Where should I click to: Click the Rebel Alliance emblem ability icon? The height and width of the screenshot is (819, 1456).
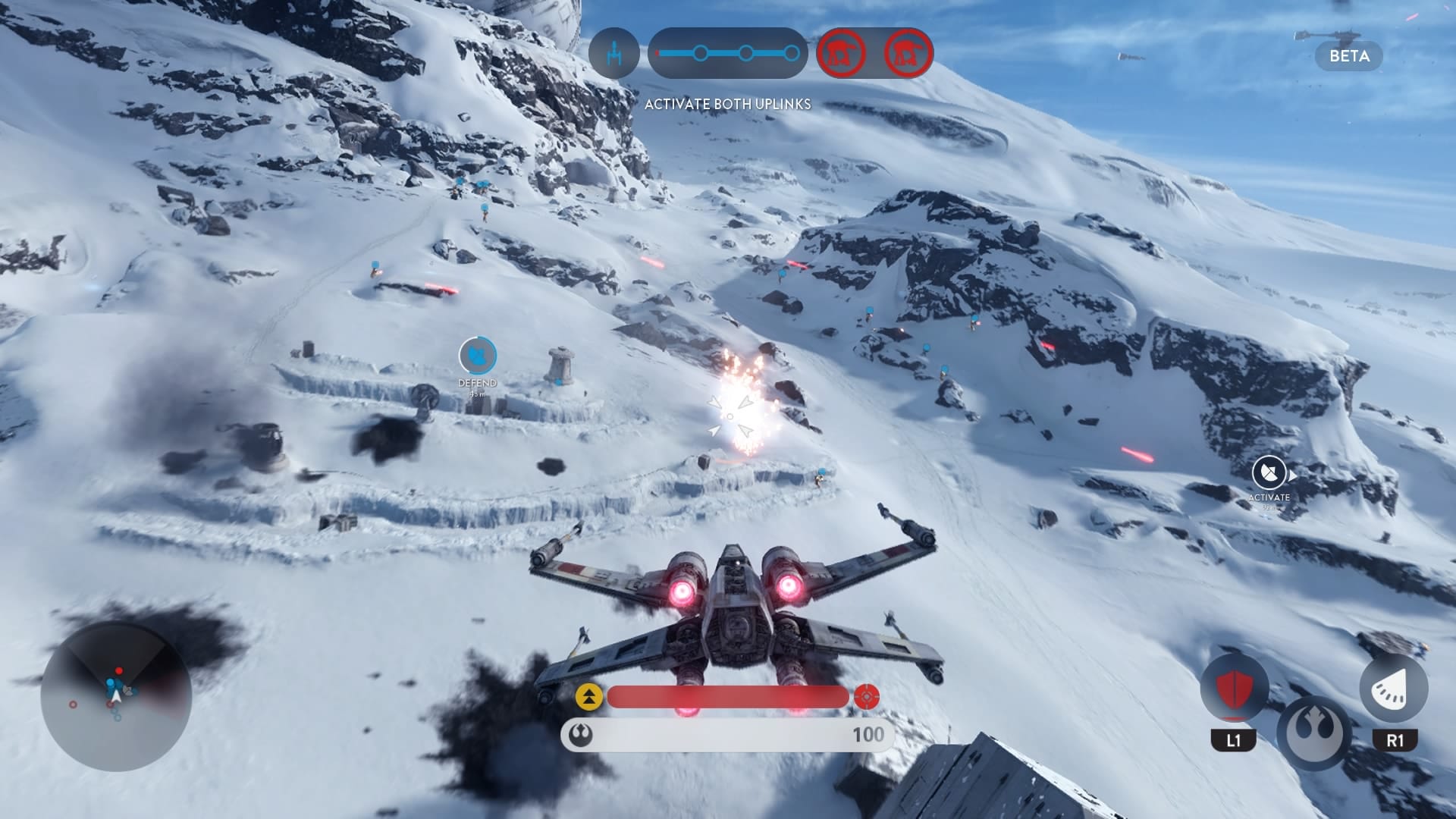(x=1313, y=733)
